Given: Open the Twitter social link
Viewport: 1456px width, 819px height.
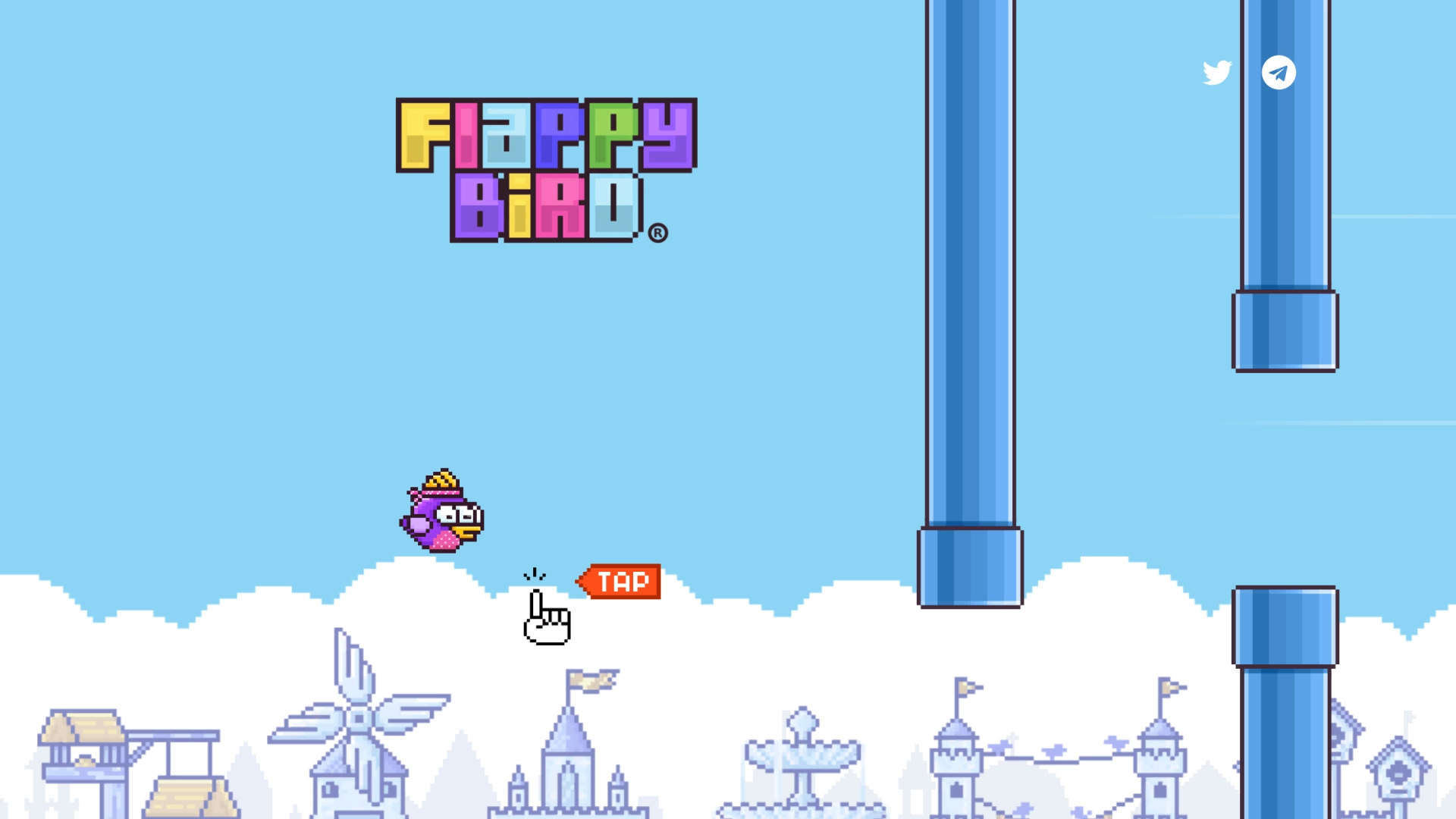Looking at the screenshot, I should click(x=1217, y=72).
